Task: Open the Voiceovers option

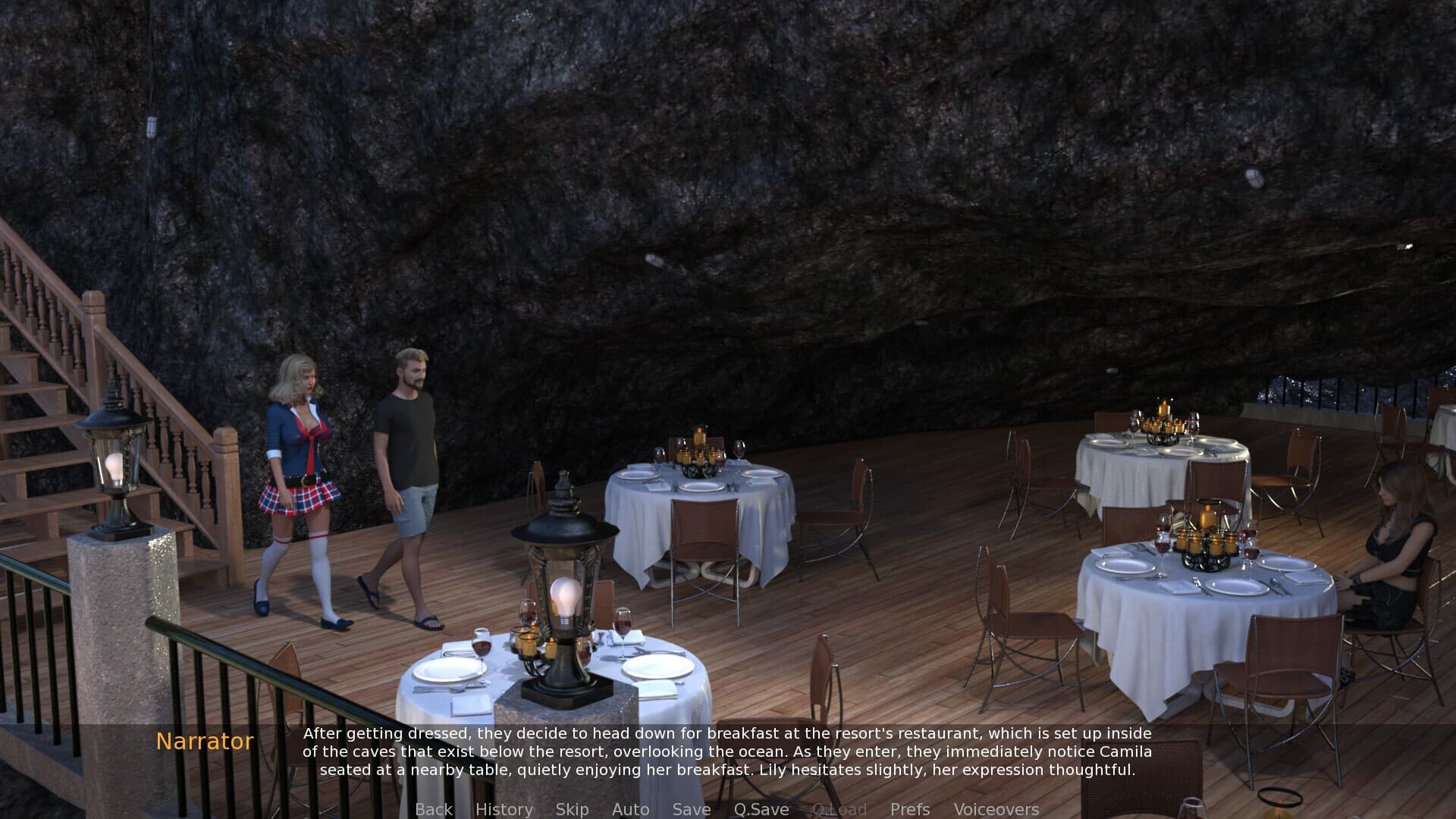Action: coord(996,809)
